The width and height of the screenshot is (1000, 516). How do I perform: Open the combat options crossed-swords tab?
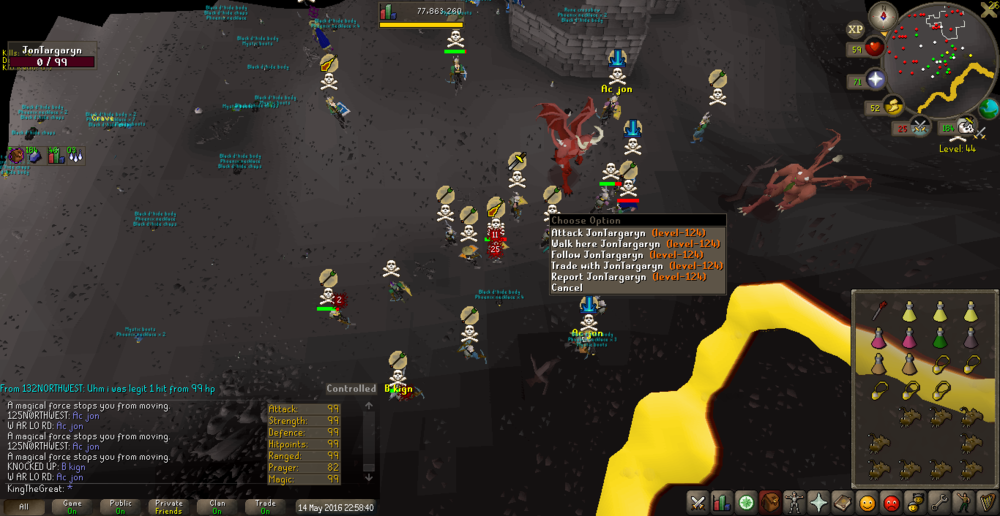pyautogui.click(x=697, y=502)
